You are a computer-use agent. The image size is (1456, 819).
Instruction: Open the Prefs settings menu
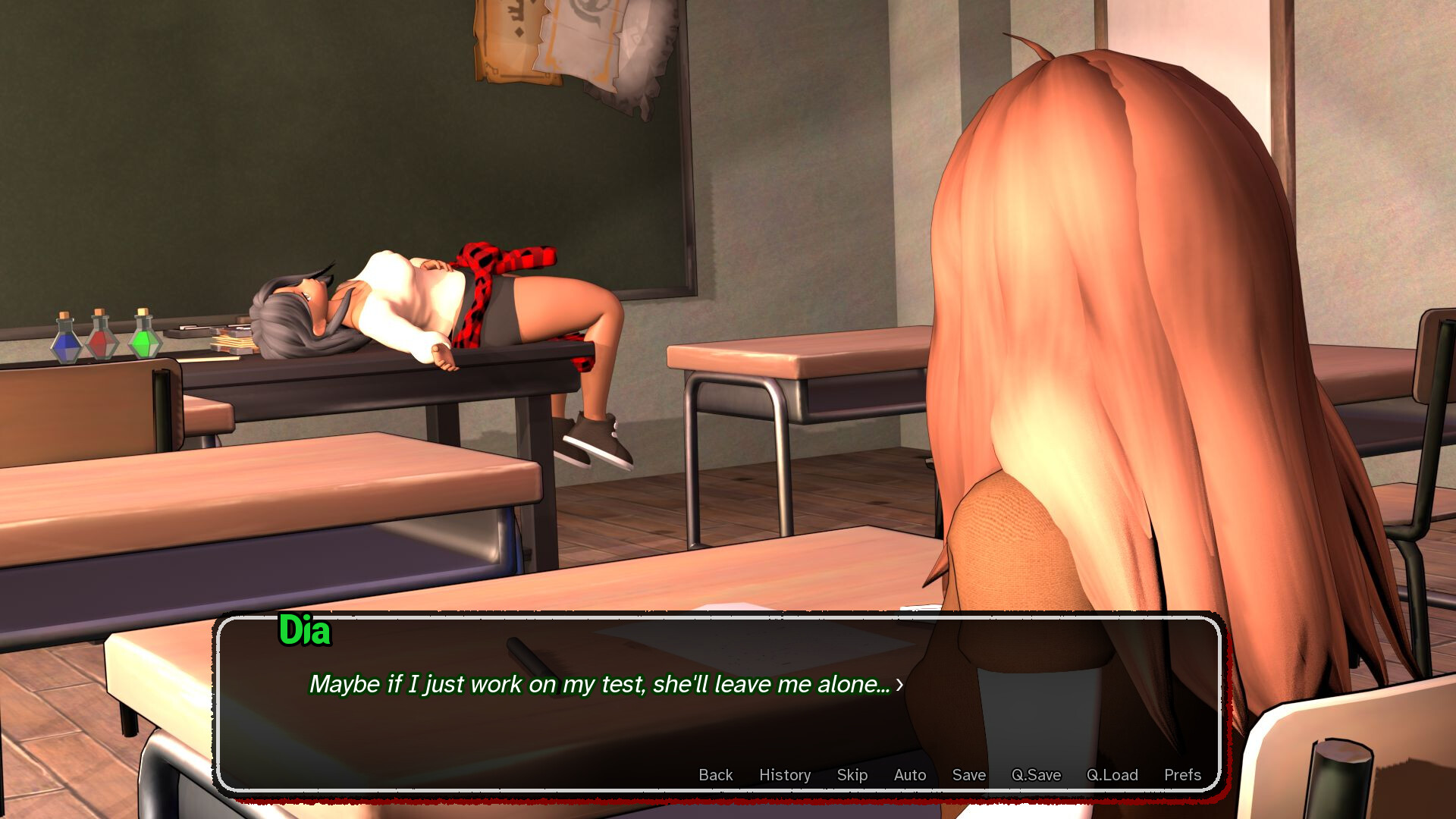click(x=1182, y=775)
